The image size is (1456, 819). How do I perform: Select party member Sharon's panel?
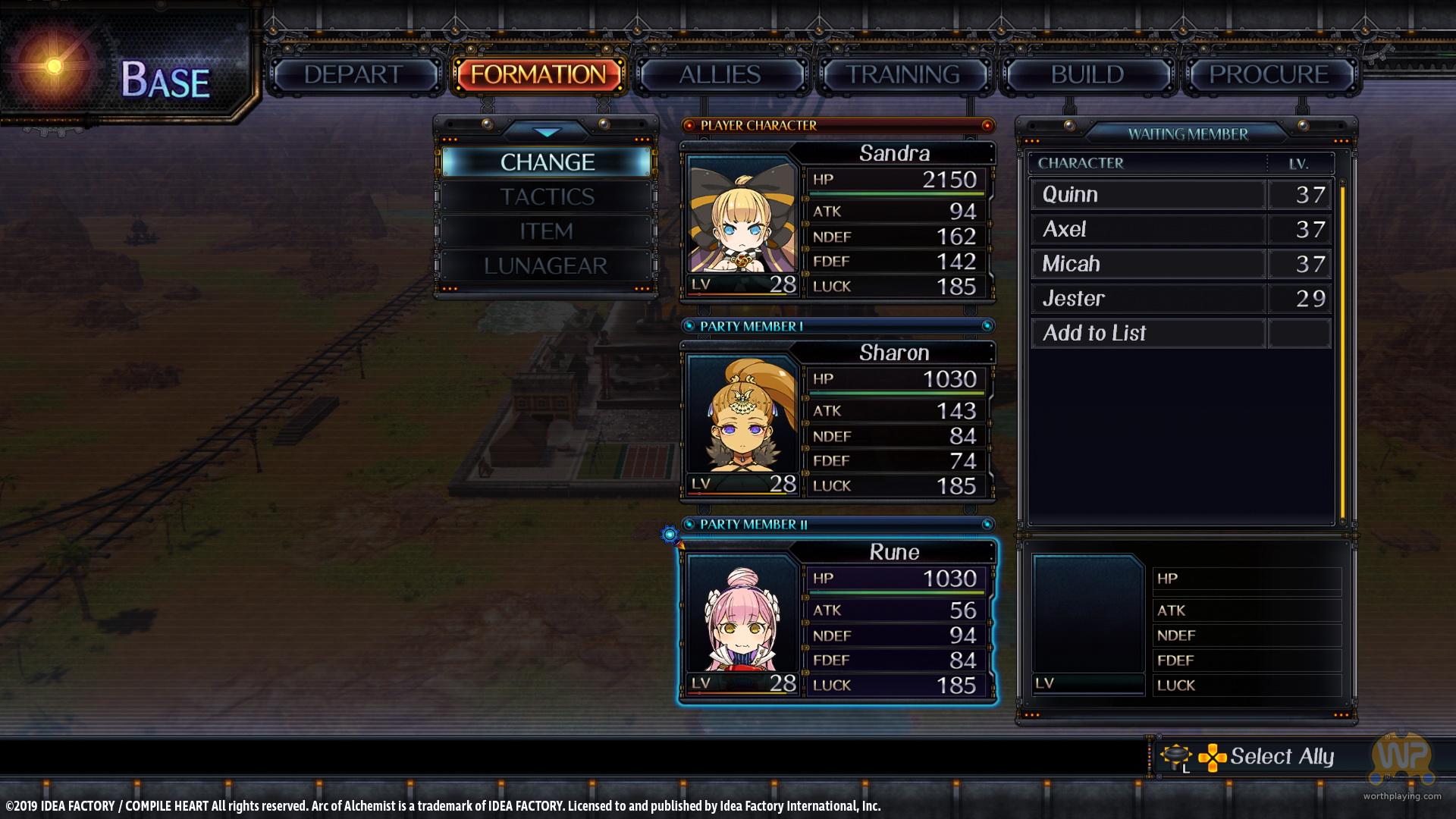pyautogui.click(x=837, y=421)
